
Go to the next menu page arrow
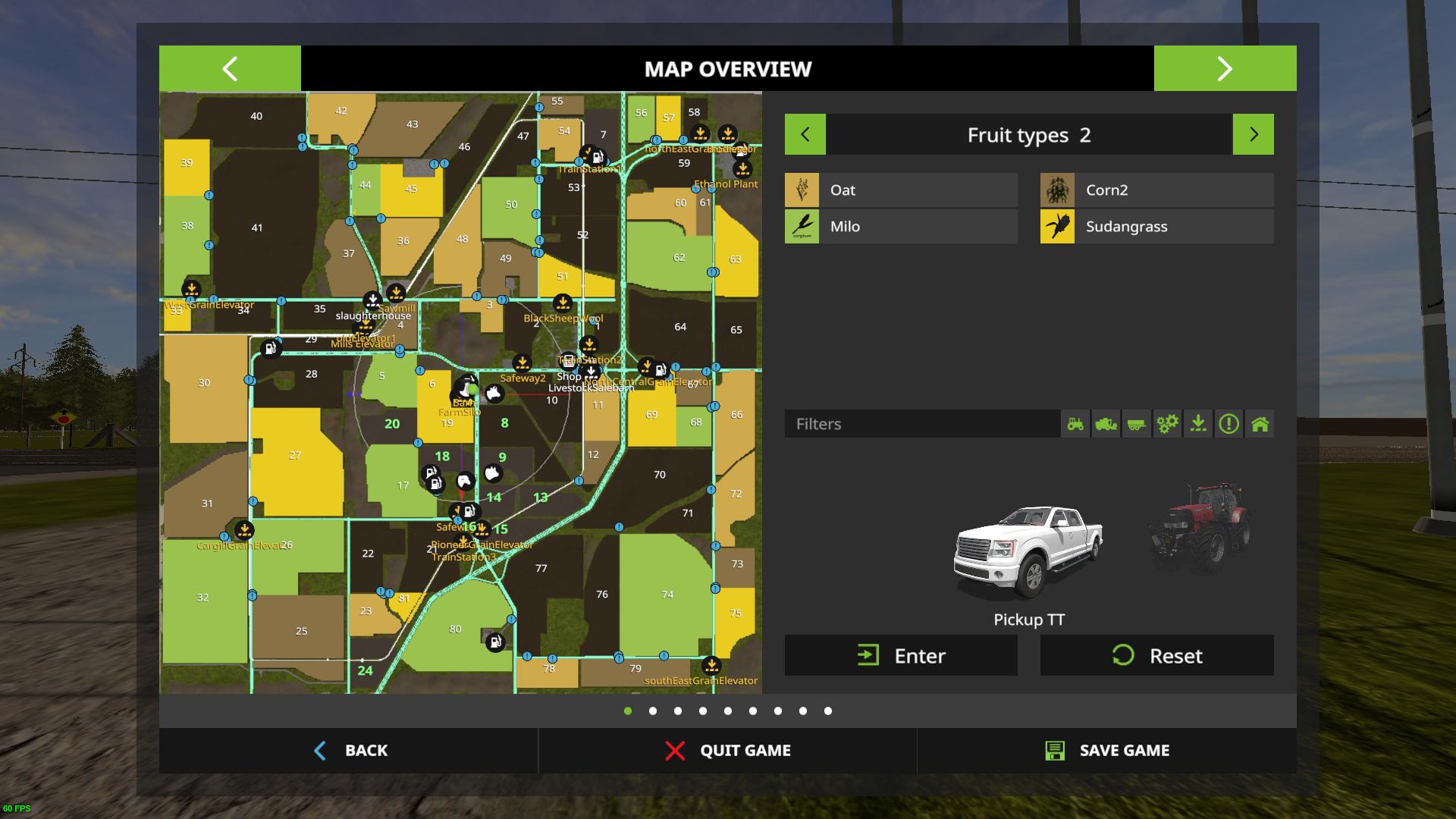pyautogui.click(x=1225, y=68)
